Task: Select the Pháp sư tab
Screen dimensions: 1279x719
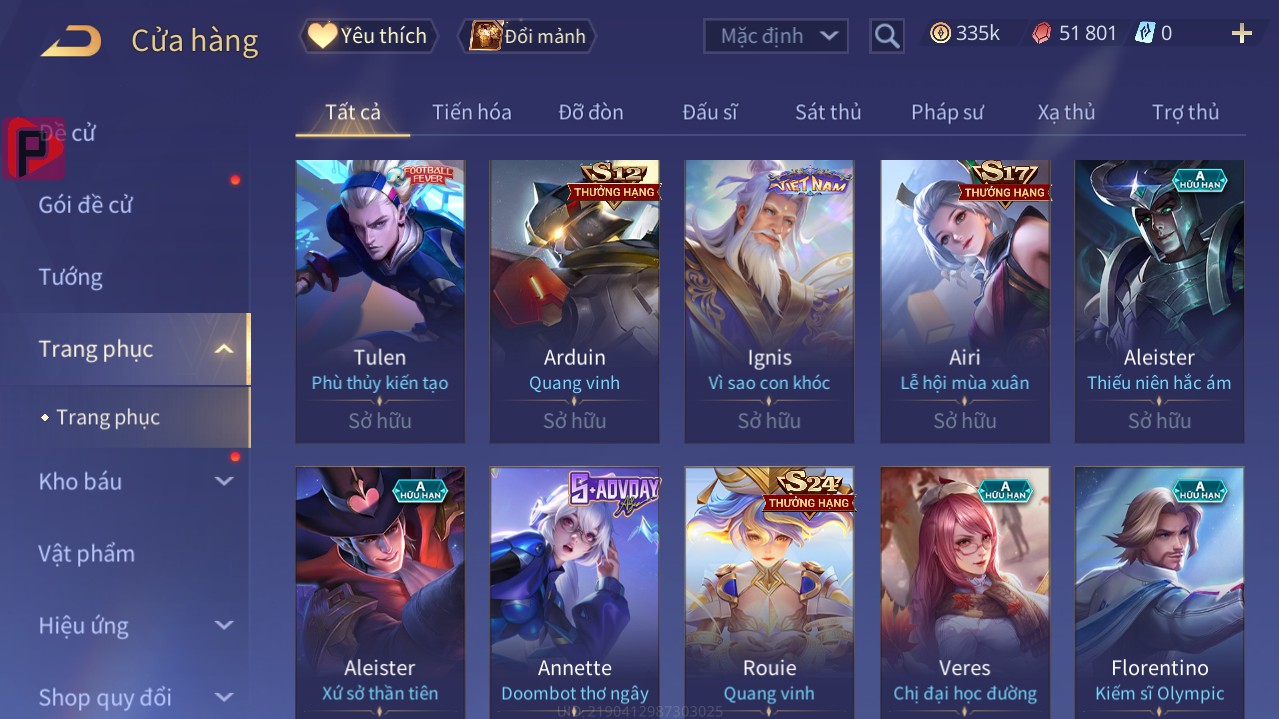Action: tap(947, 112)
